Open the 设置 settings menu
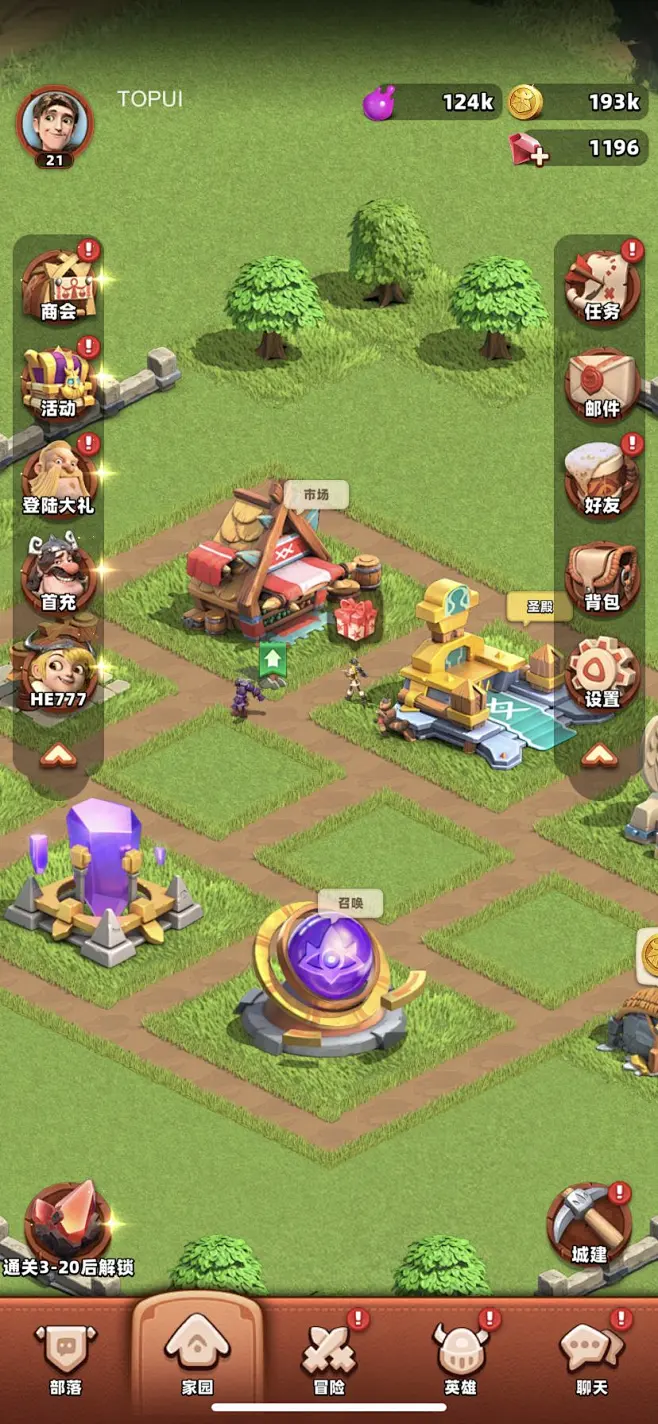Viewport: 658px width, 1424px height. pyautogui.click(x=601, y=671)
